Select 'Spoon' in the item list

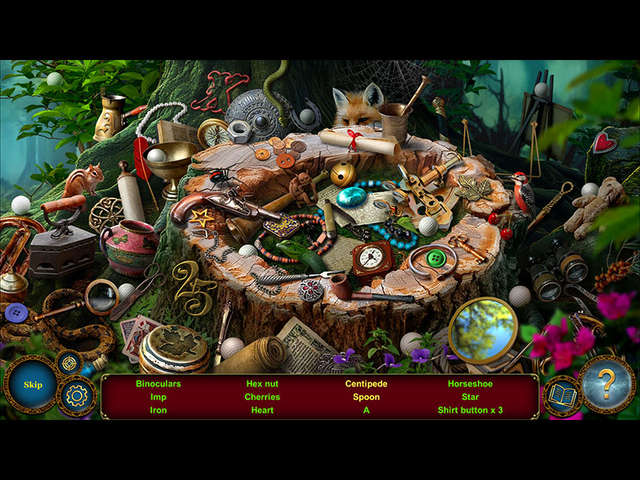pyautogui.click(x=366, y=396)
